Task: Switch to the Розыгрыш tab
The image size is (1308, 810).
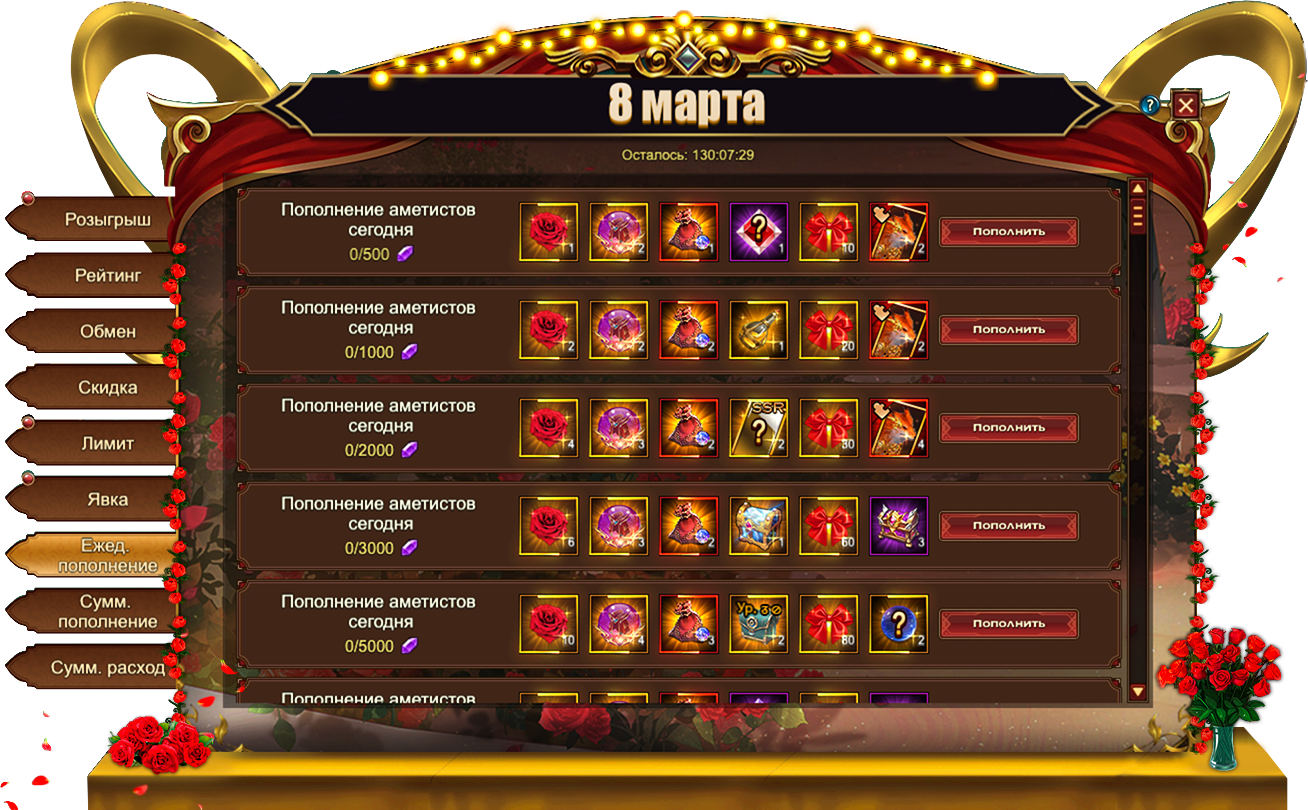Action: (107, 219)
